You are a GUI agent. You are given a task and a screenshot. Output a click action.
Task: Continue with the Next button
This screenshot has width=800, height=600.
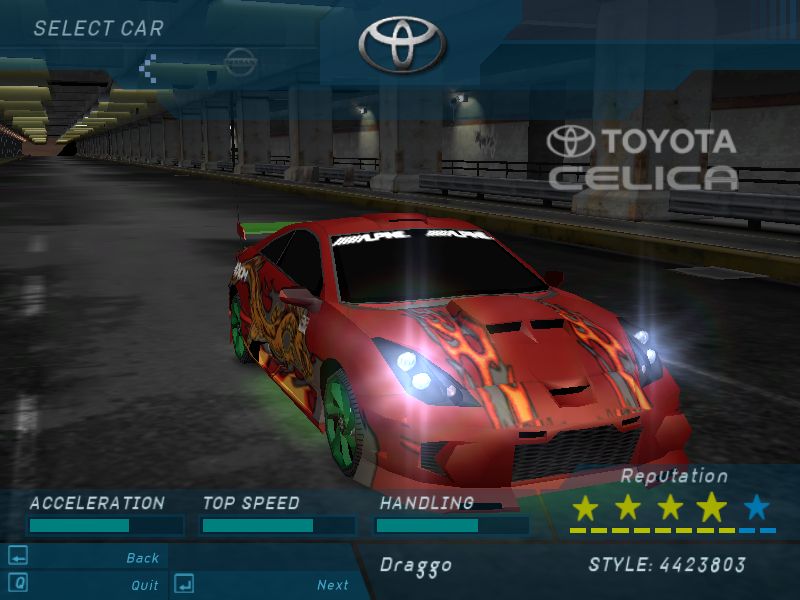[x=332, y=585]
